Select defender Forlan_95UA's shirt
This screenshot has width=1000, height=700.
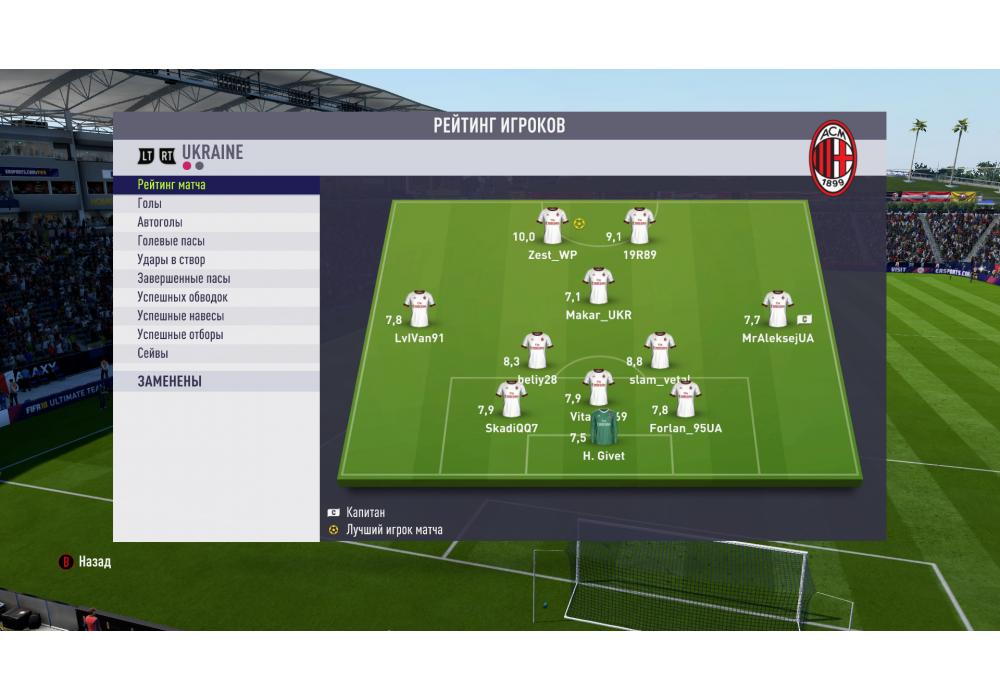[x=685, y=400]
